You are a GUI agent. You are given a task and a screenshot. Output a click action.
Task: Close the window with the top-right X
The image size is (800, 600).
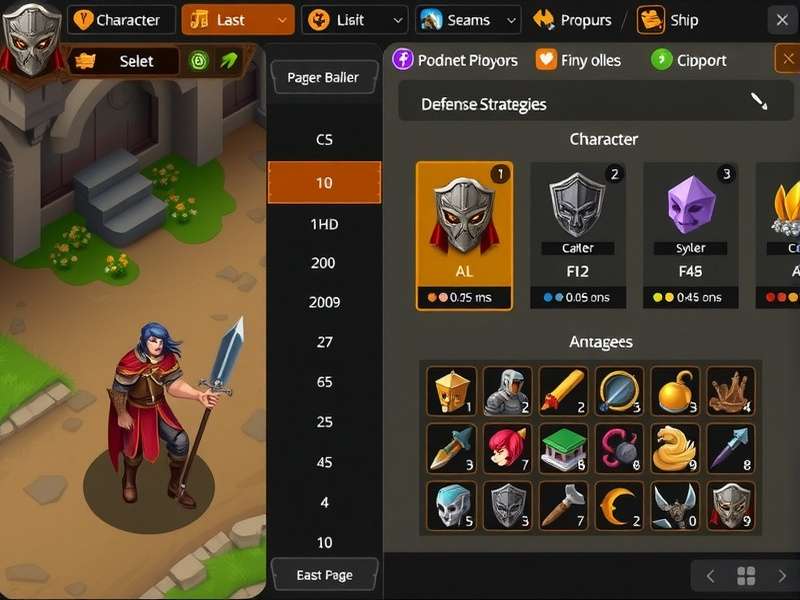coord(782,20)
